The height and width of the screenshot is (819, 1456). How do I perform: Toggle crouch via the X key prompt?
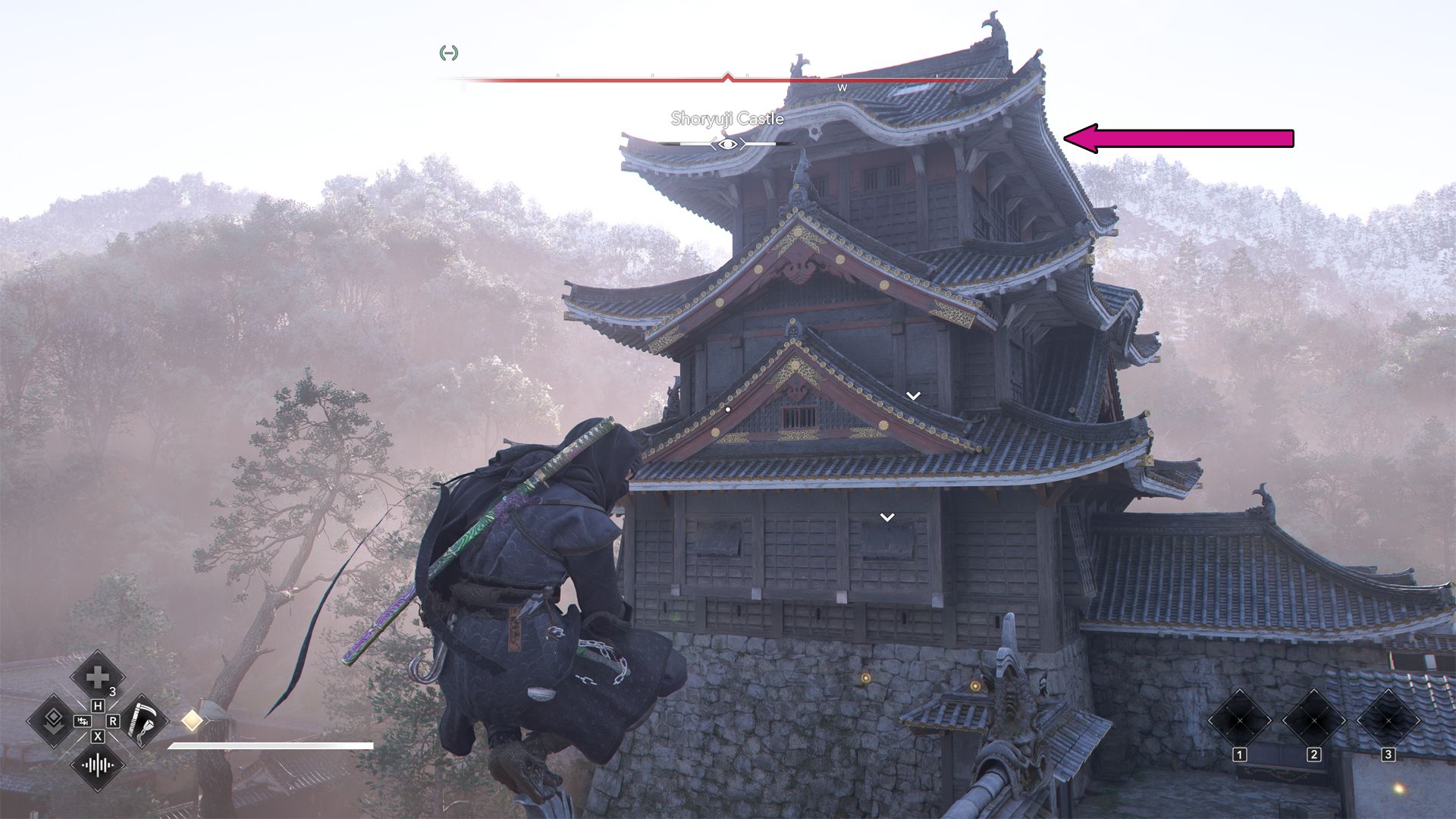pyautogui.click(x=98, y=737)
